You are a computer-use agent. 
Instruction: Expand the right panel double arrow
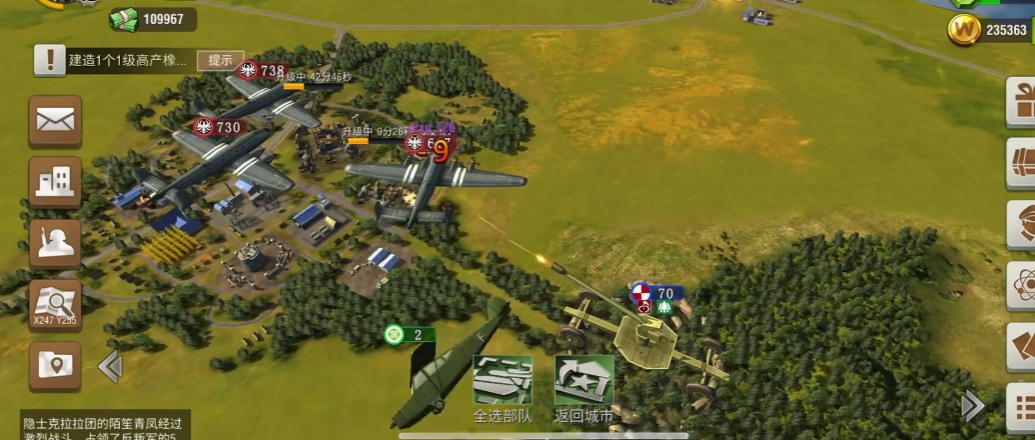(972, 405)
